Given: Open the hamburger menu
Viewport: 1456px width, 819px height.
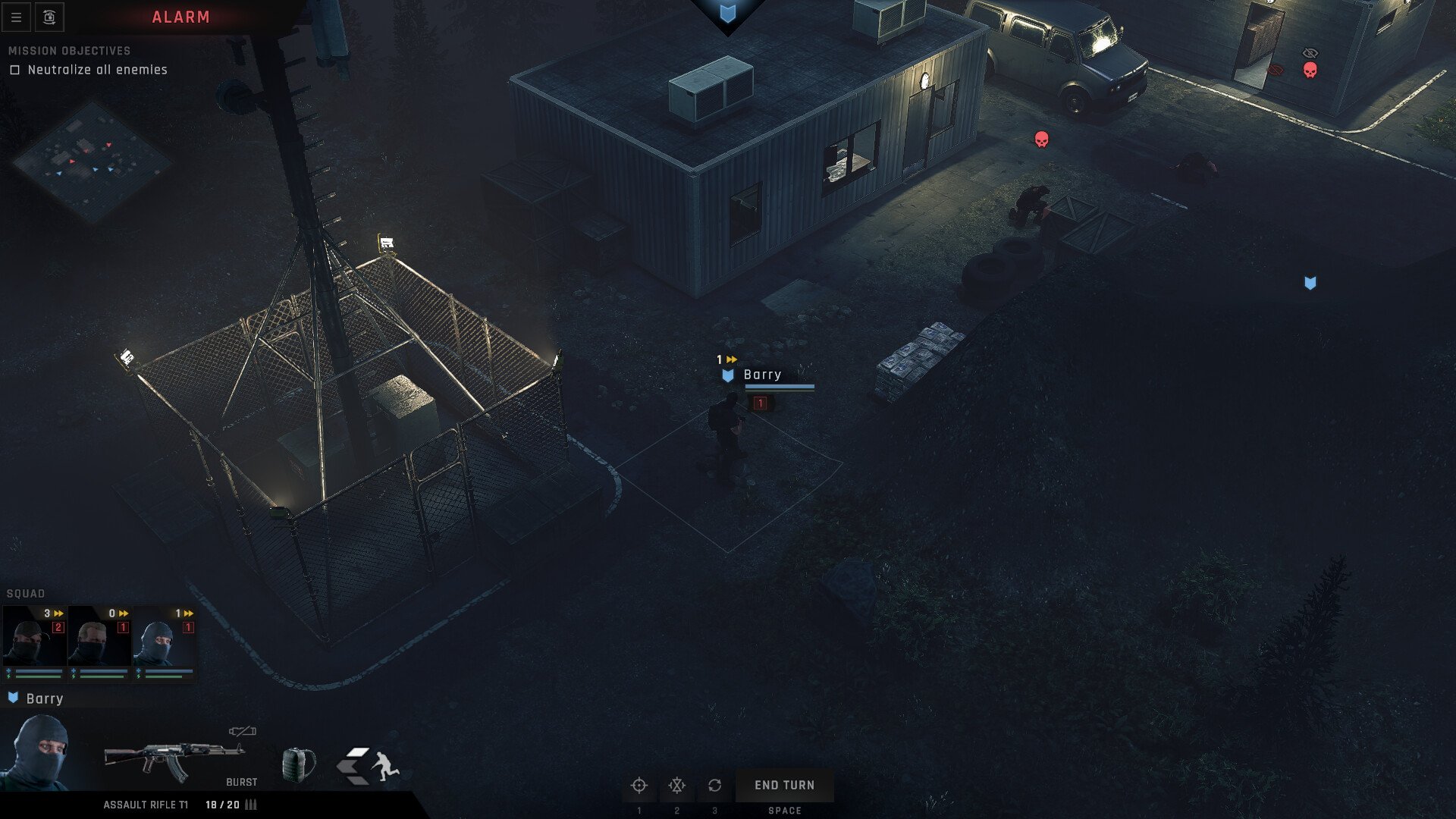Looking at the screenshot, I should [16, 17].
